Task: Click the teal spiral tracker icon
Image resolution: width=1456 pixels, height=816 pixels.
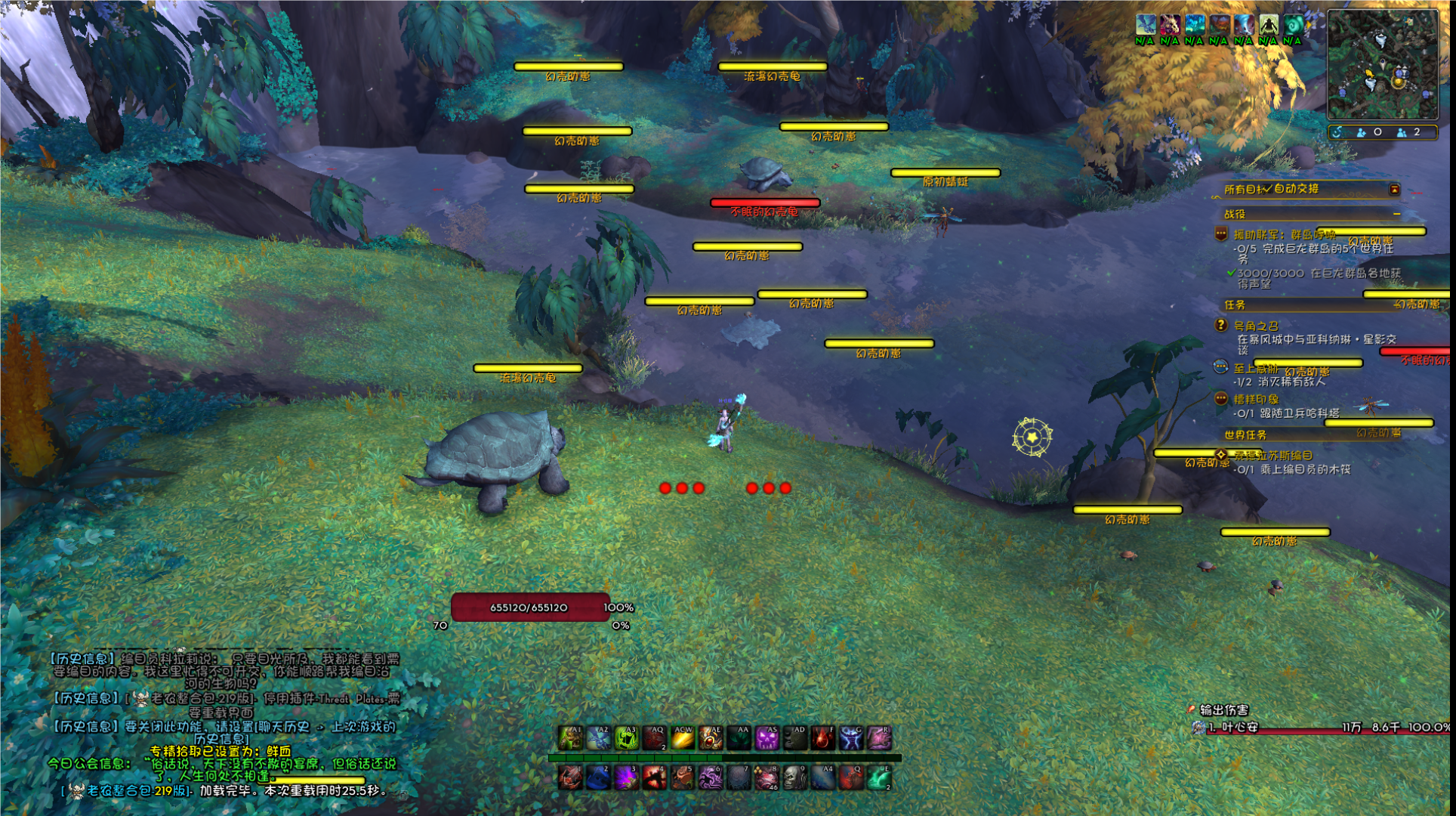Action: tap(1292, 25)
